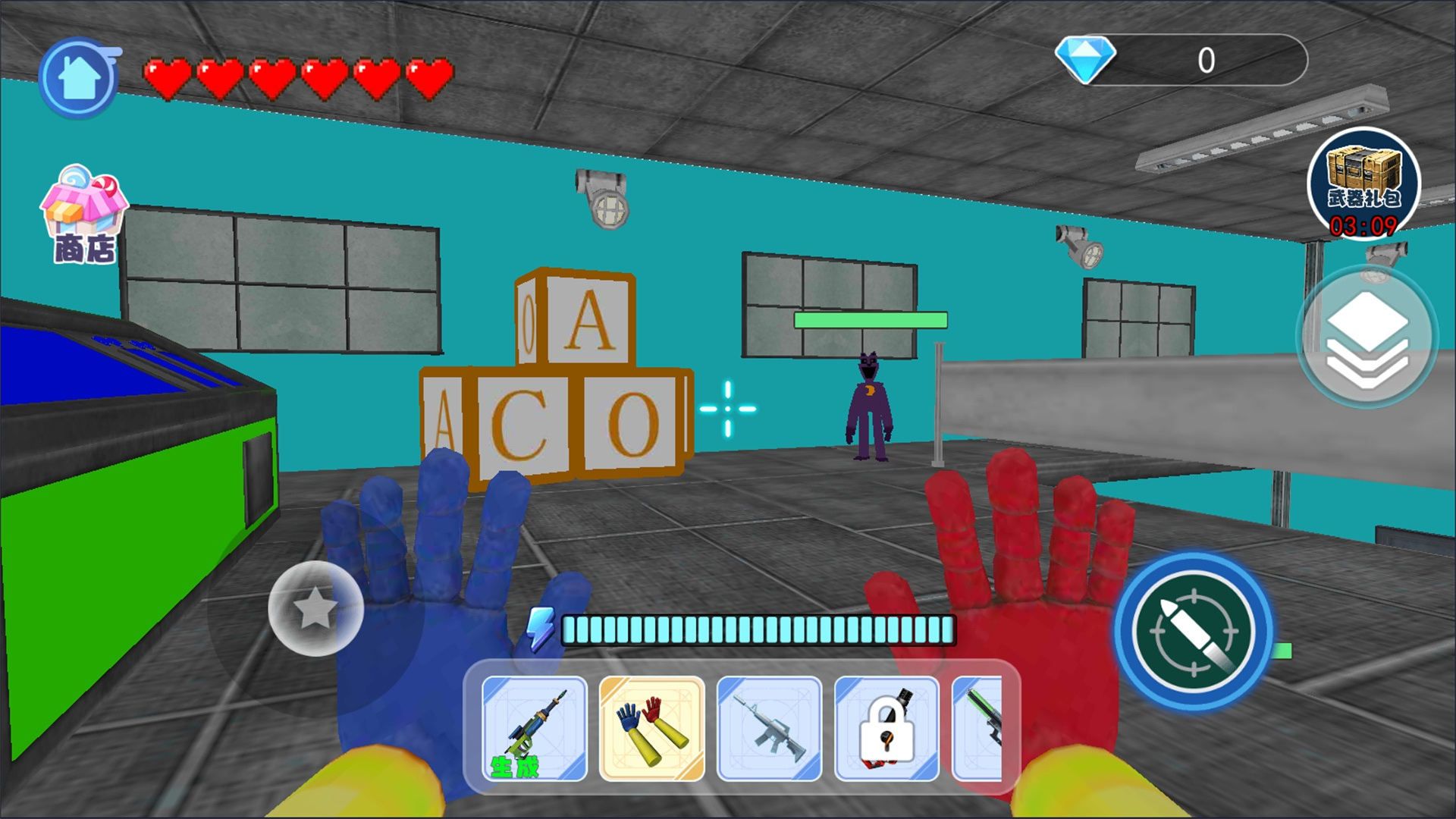Tap the star joystick knob
This screenshot has width=1456, height=819.
(315, 608)
